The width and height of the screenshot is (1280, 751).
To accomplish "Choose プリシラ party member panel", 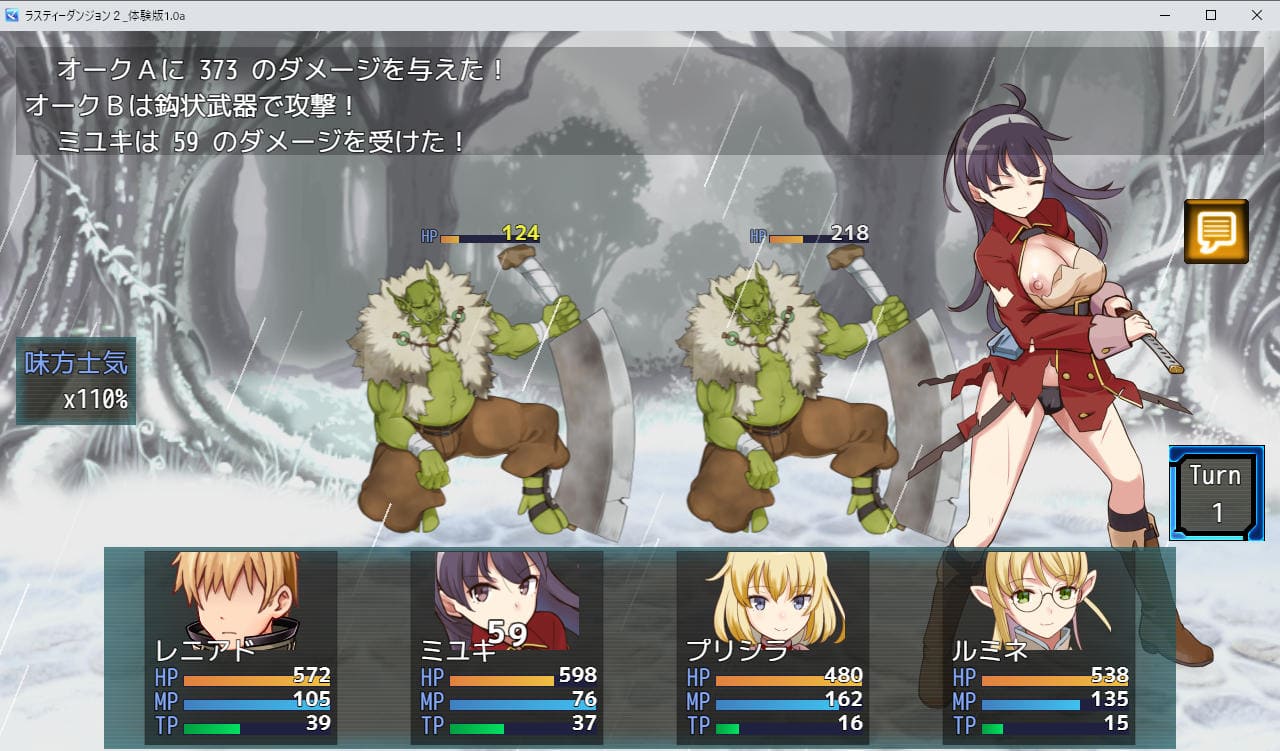I will click(773, 647).
